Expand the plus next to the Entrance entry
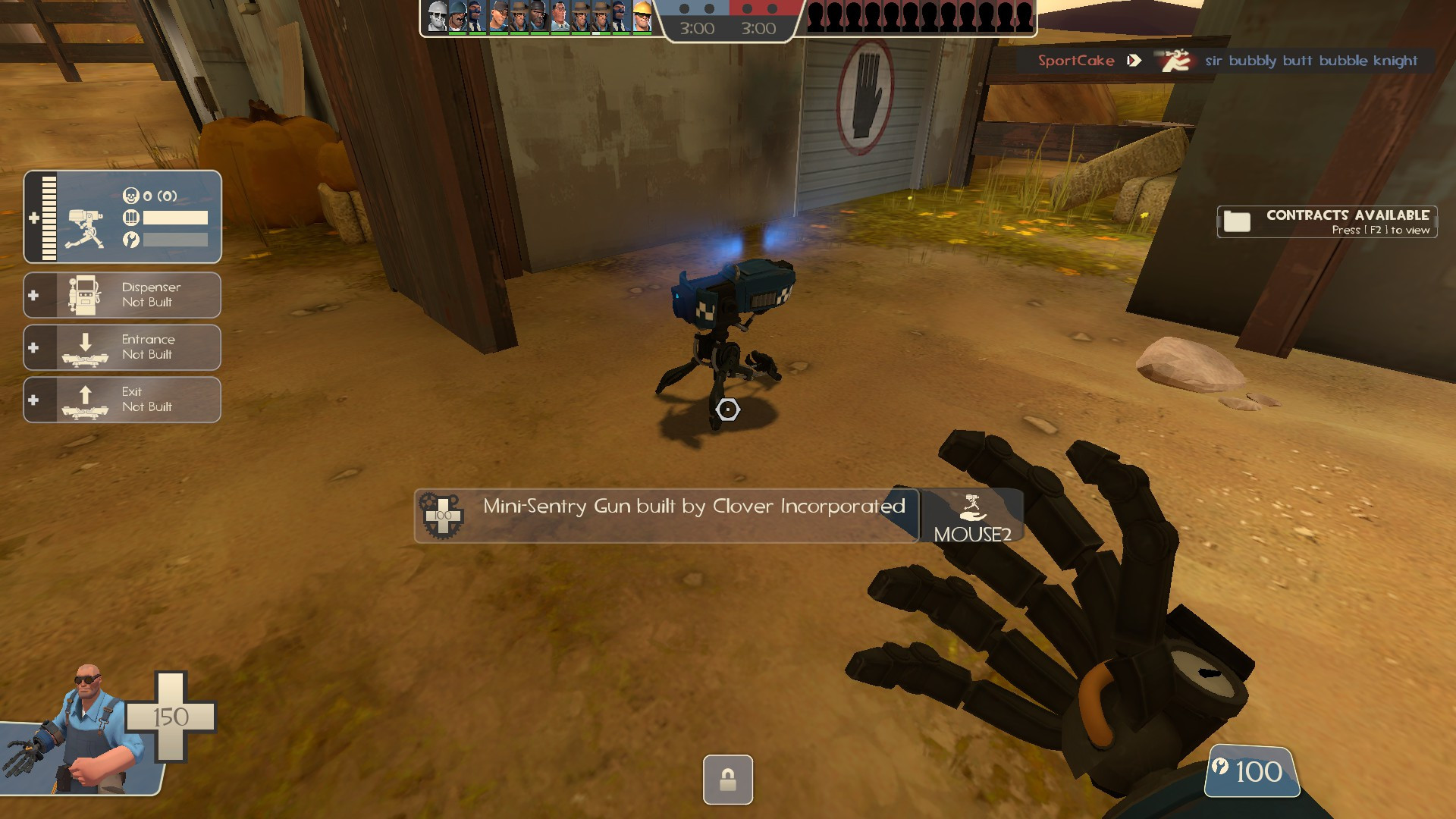The height and width of the screenshot is (819, 1456). click(x=34, y=347)
